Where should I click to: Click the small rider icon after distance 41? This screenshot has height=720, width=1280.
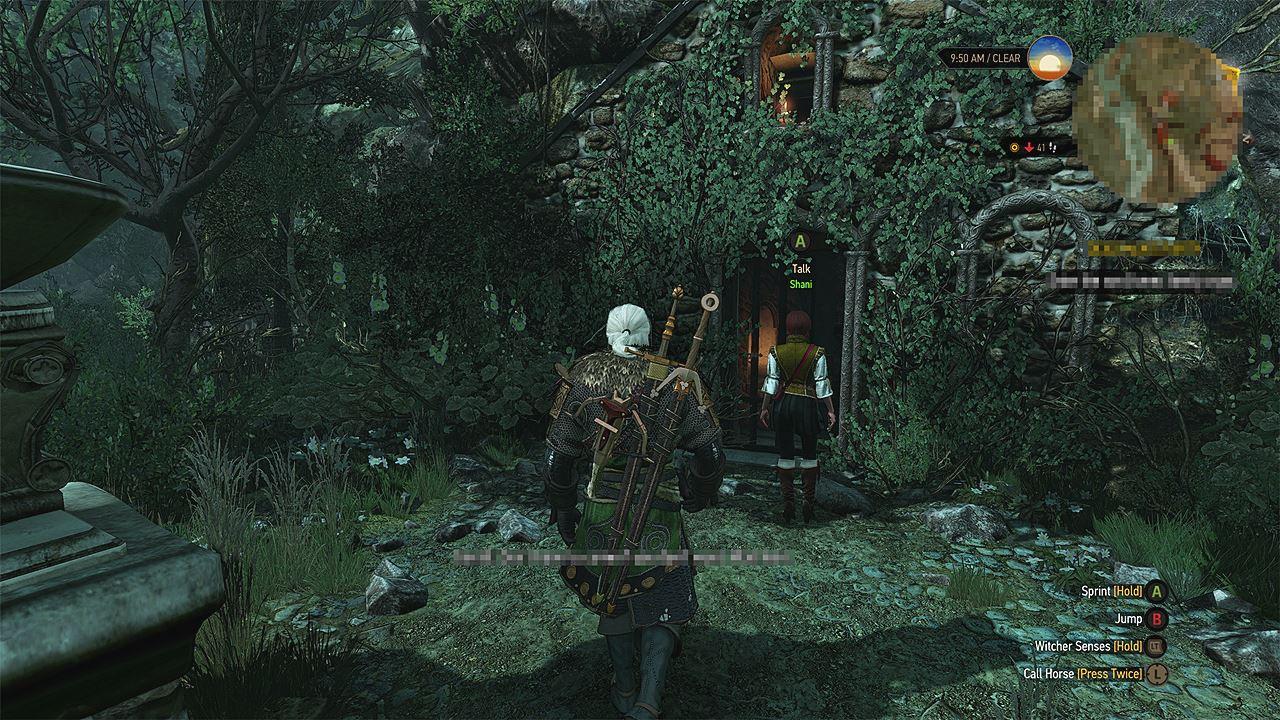coord(1051,148)
